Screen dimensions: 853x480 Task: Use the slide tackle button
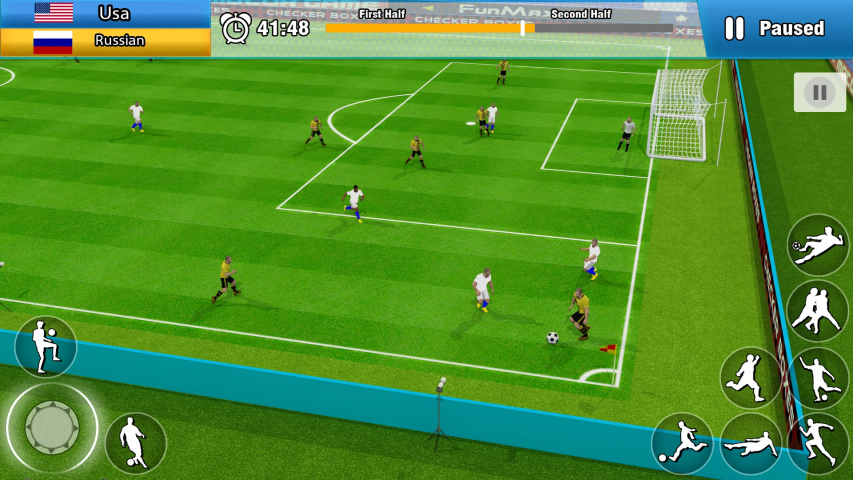(x=751, y=443)
